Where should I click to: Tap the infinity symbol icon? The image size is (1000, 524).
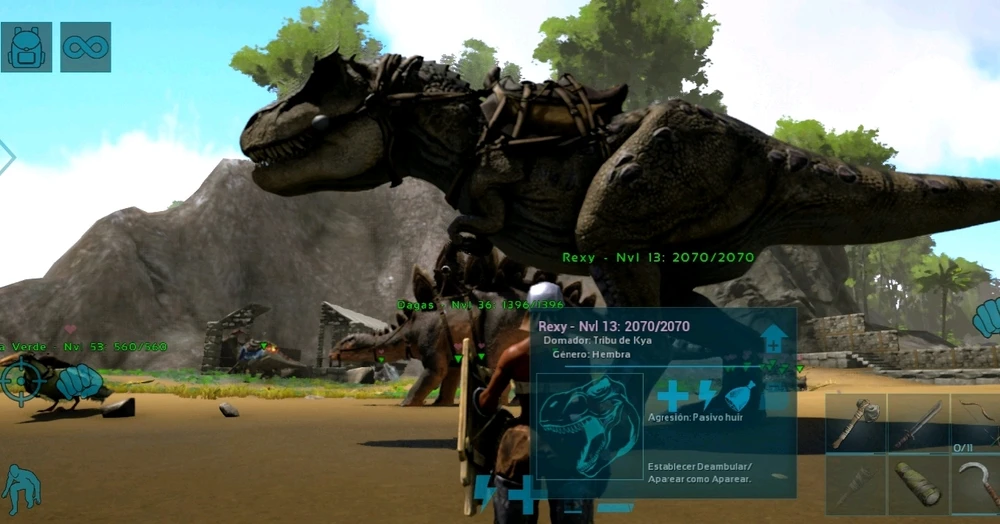coord(85,47)
